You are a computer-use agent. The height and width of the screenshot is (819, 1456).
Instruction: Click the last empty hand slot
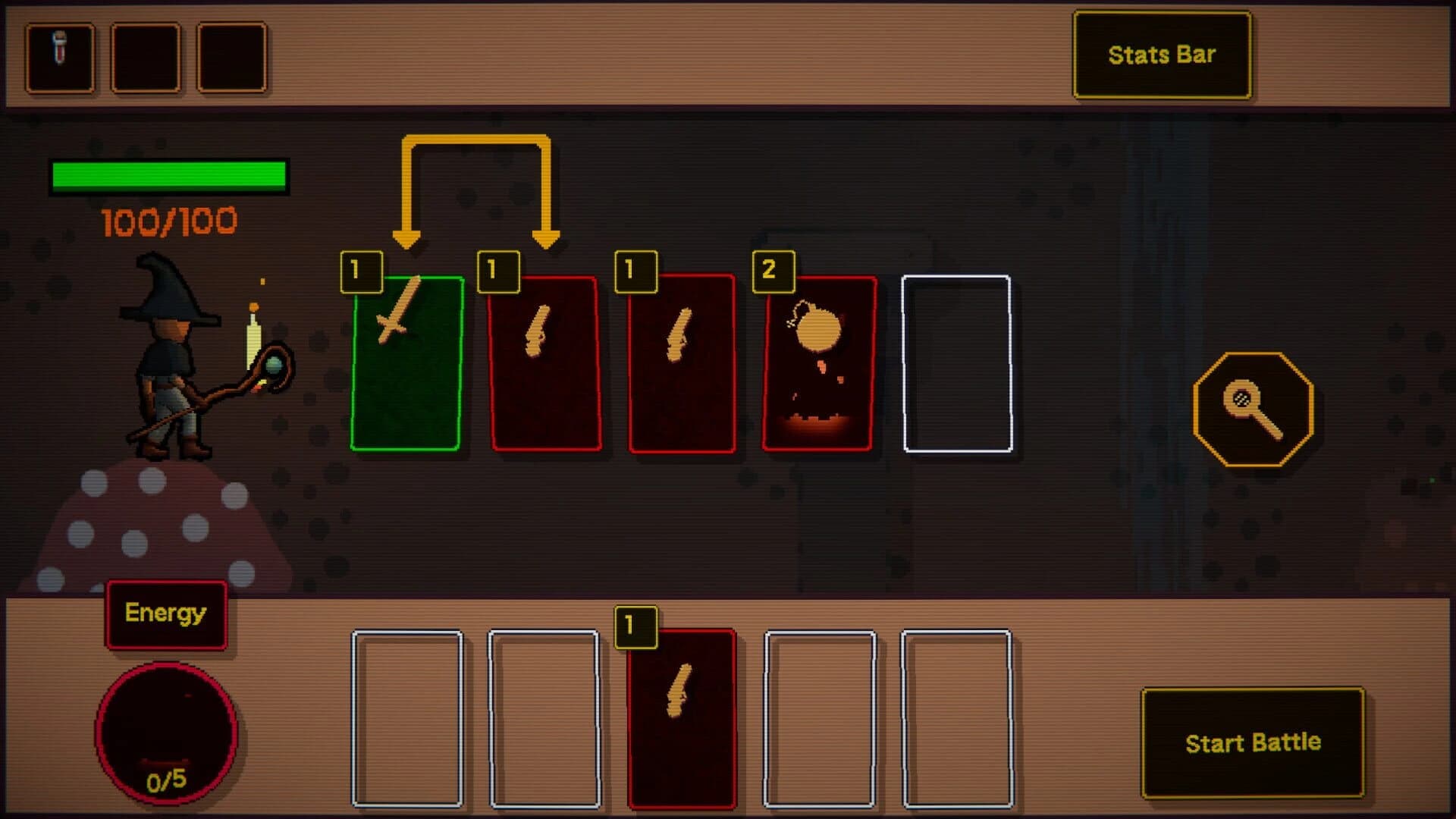click(957, 720)
